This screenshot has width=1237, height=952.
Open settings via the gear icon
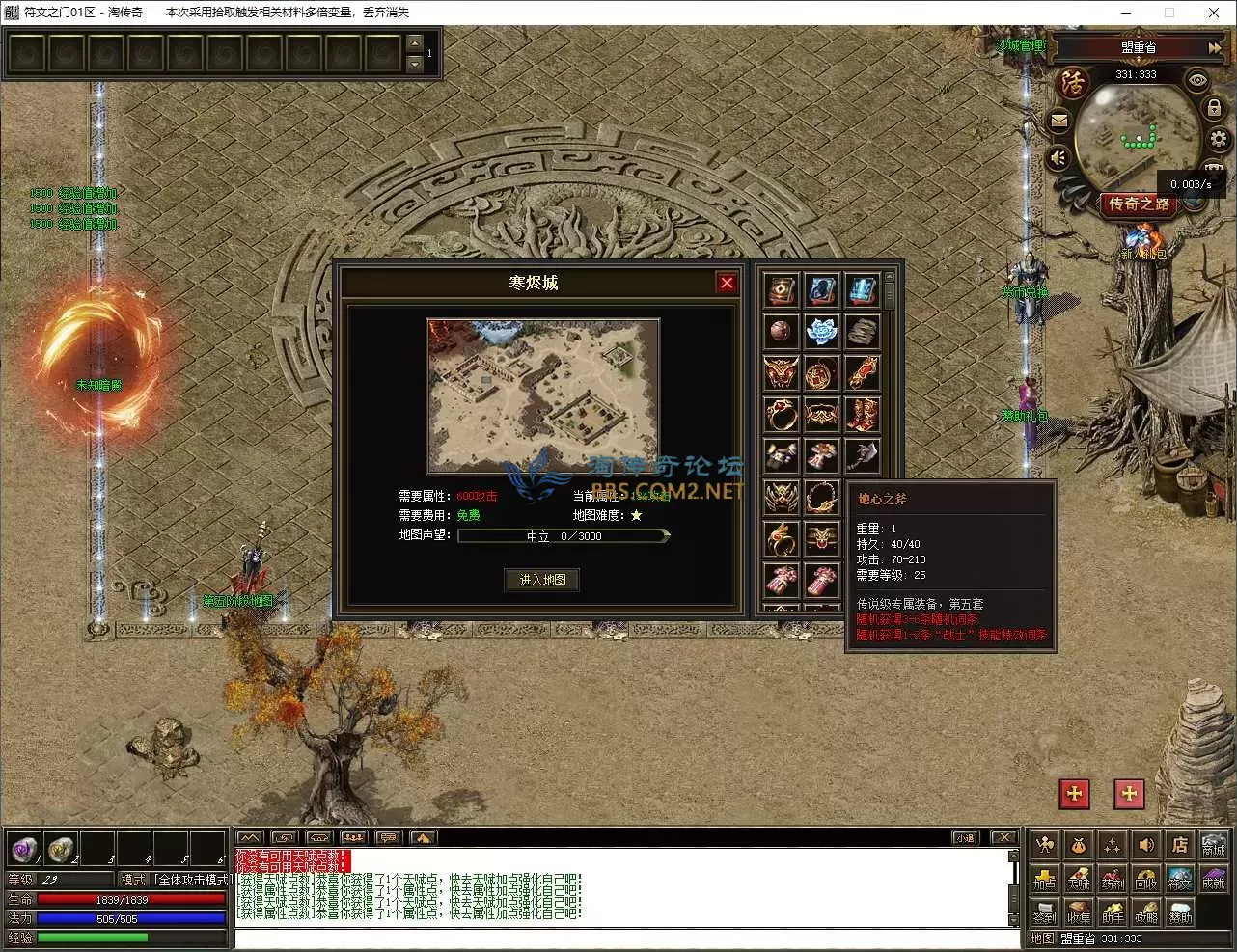[x=1219, y=140]
